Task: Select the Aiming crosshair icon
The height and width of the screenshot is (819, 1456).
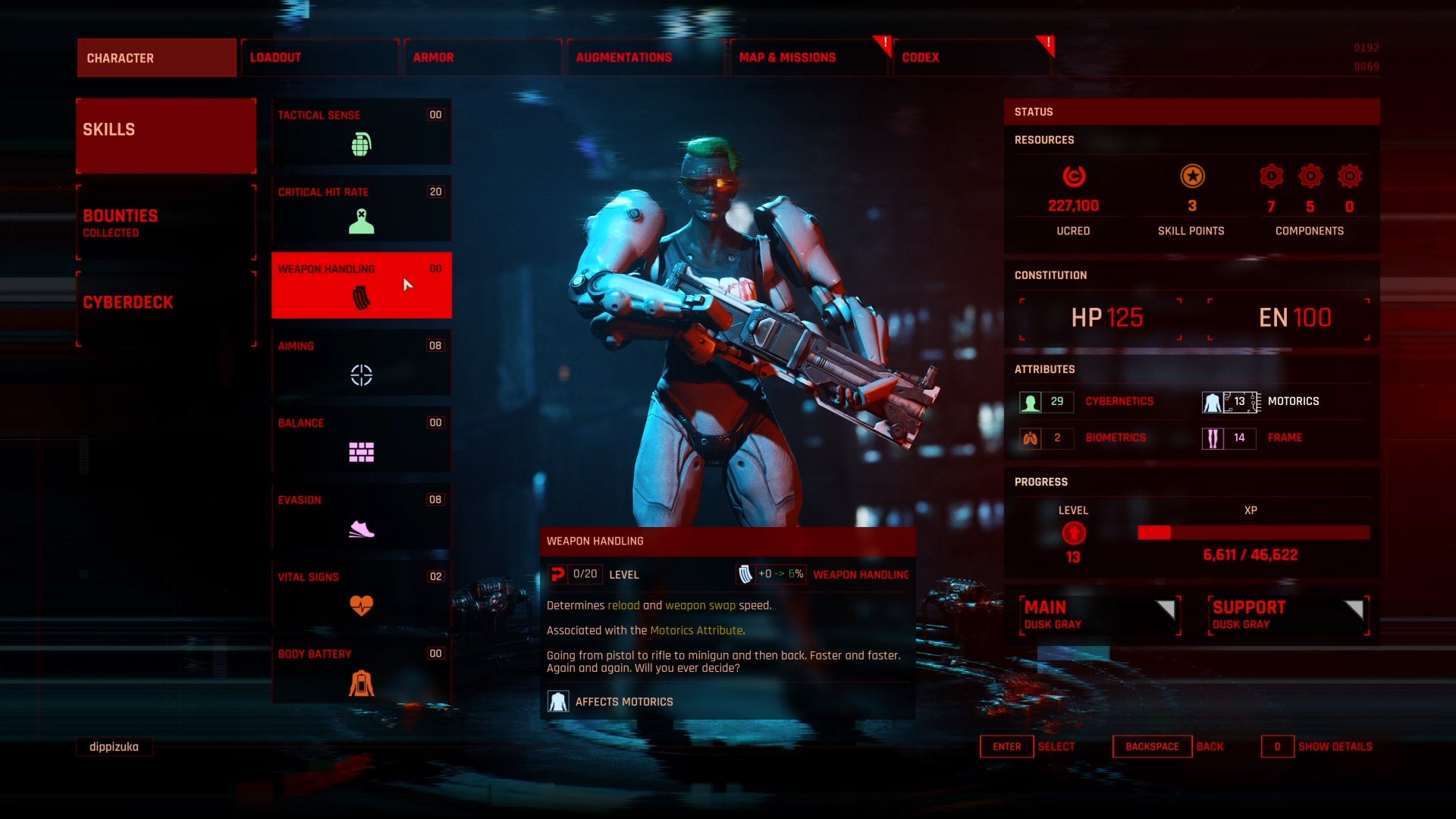Action: pos(362,374)
